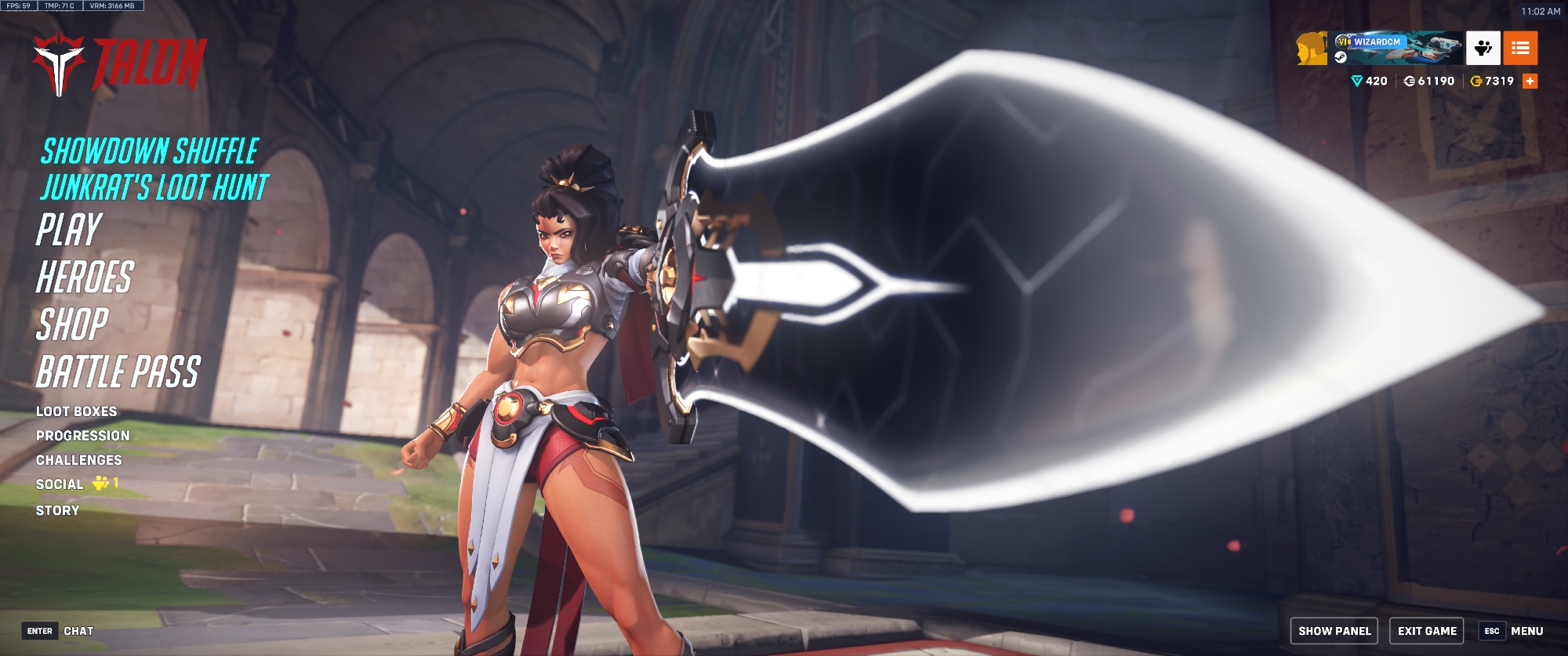Open the Challenges menu
The width and height of the screenshot is (1568, 656).
tap(78, 460)
